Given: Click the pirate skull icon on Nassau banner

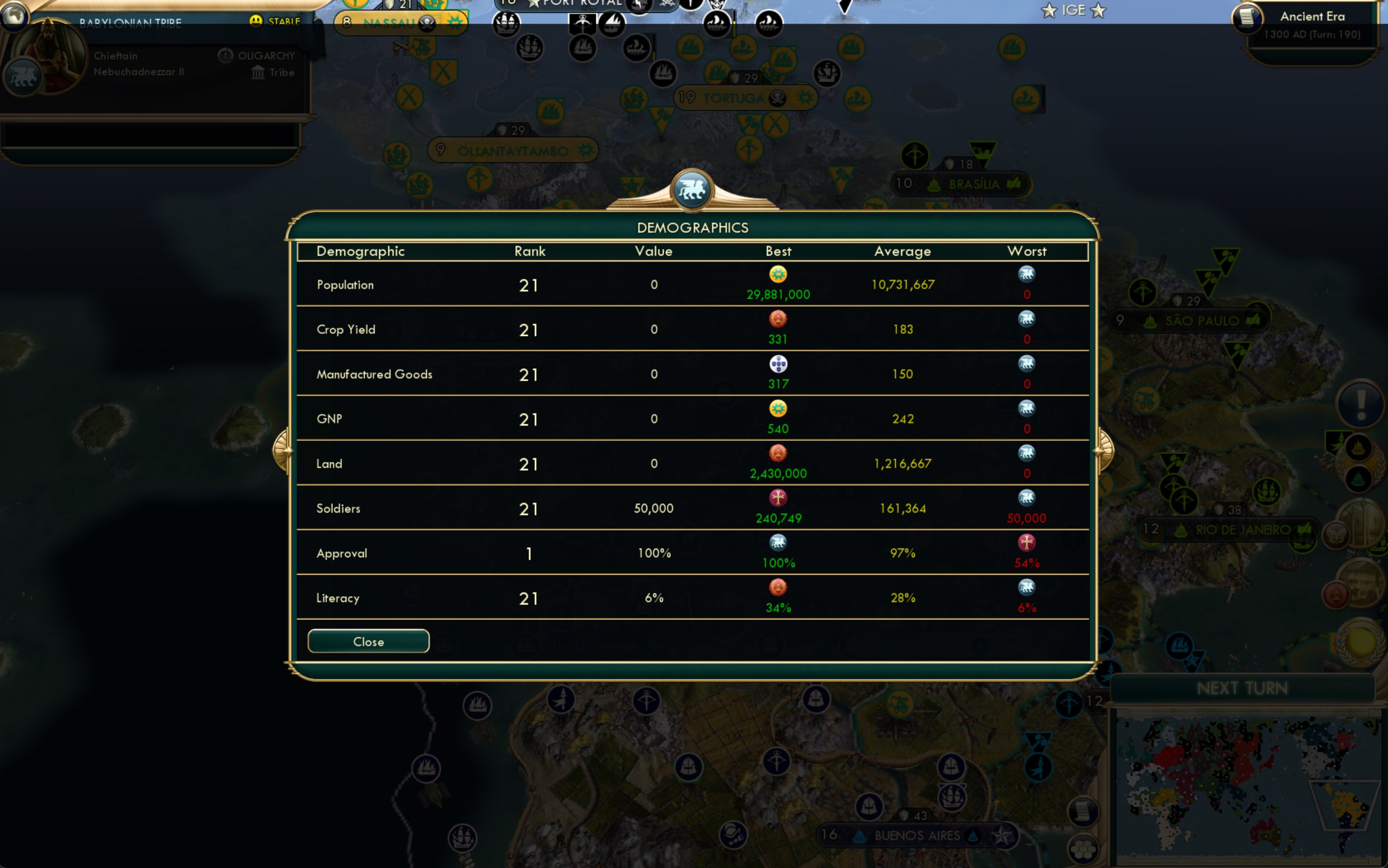Looking at the screenshot, I should tap(428, 23).
